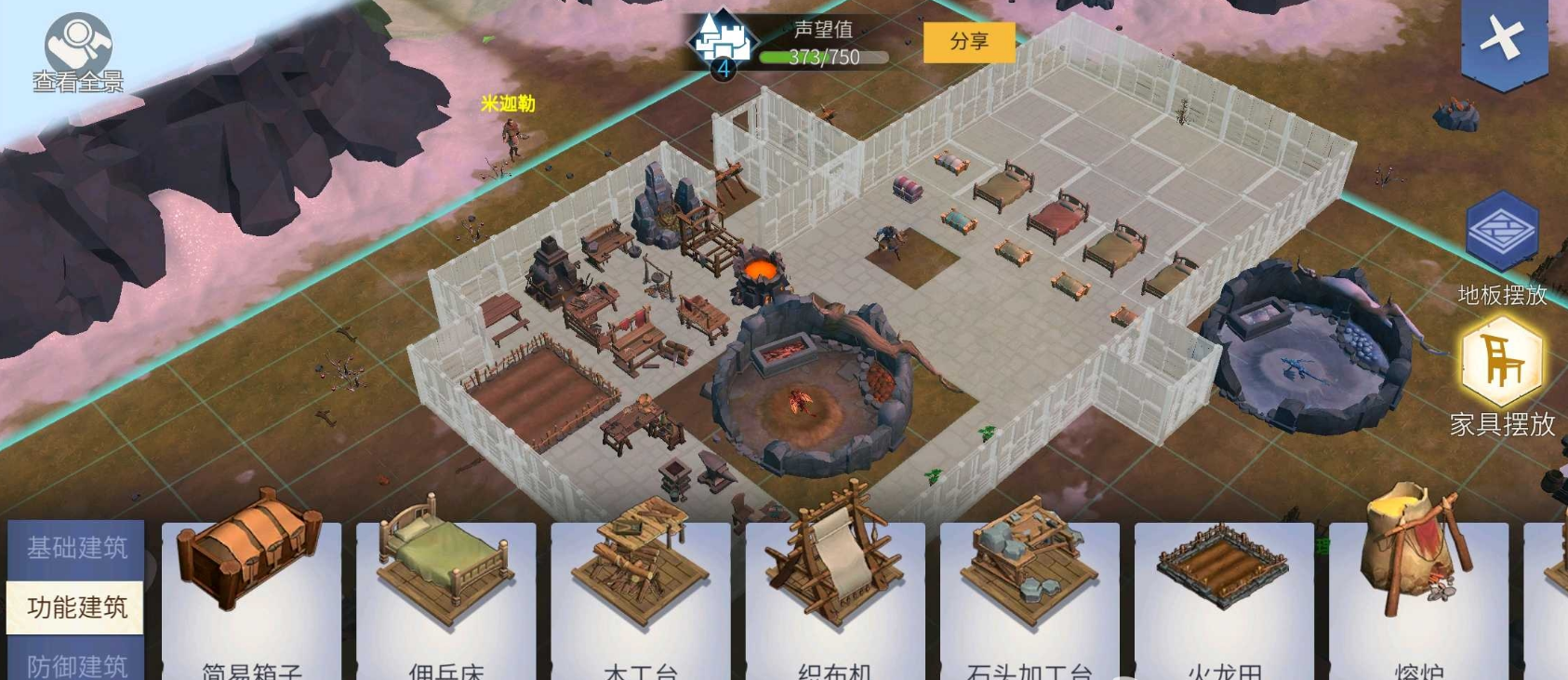Switch to the 防御建筑 tab

click(x=76, y=662)
